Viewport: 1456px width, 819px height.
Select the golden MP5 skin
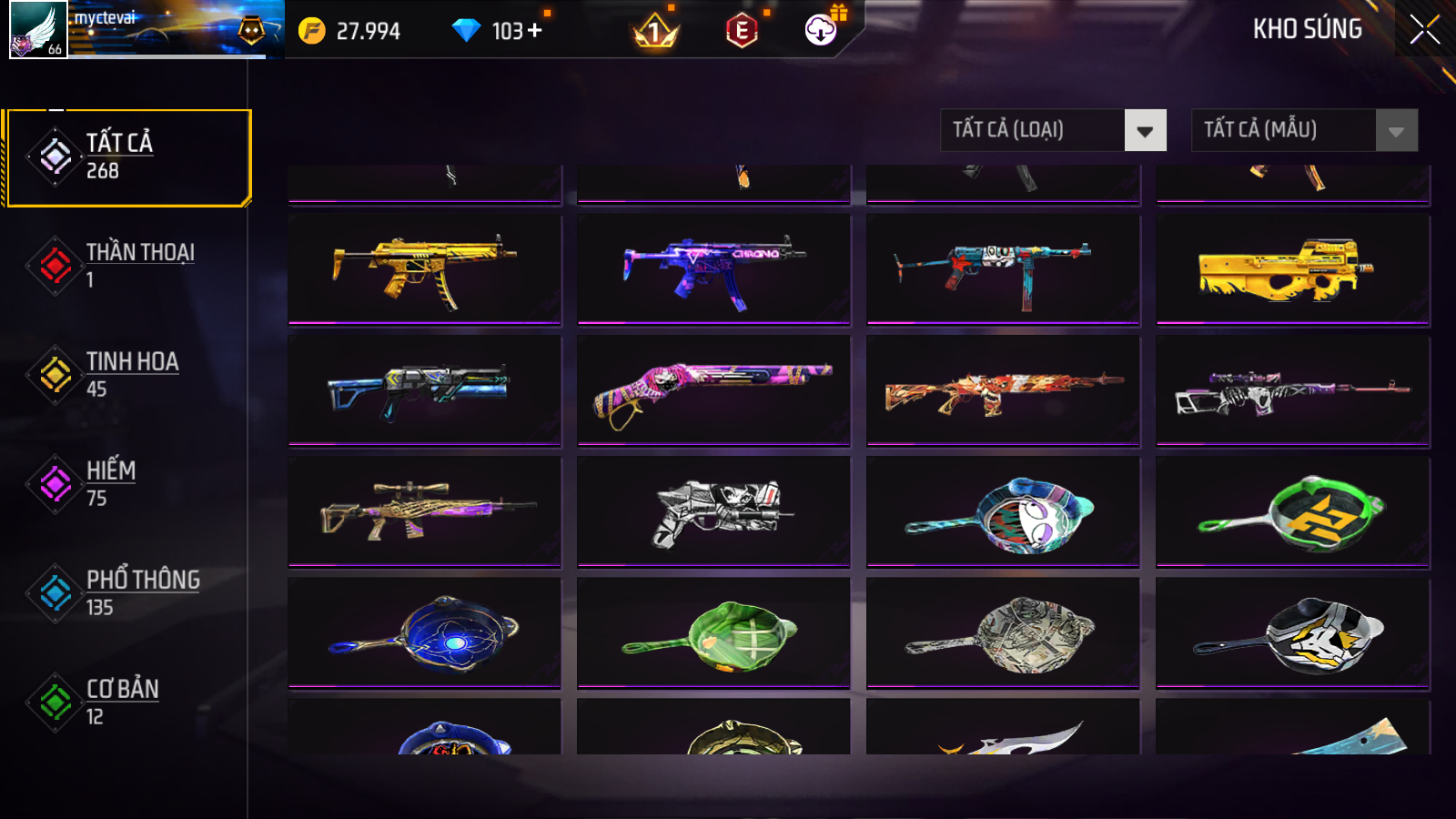coord(424,269)
